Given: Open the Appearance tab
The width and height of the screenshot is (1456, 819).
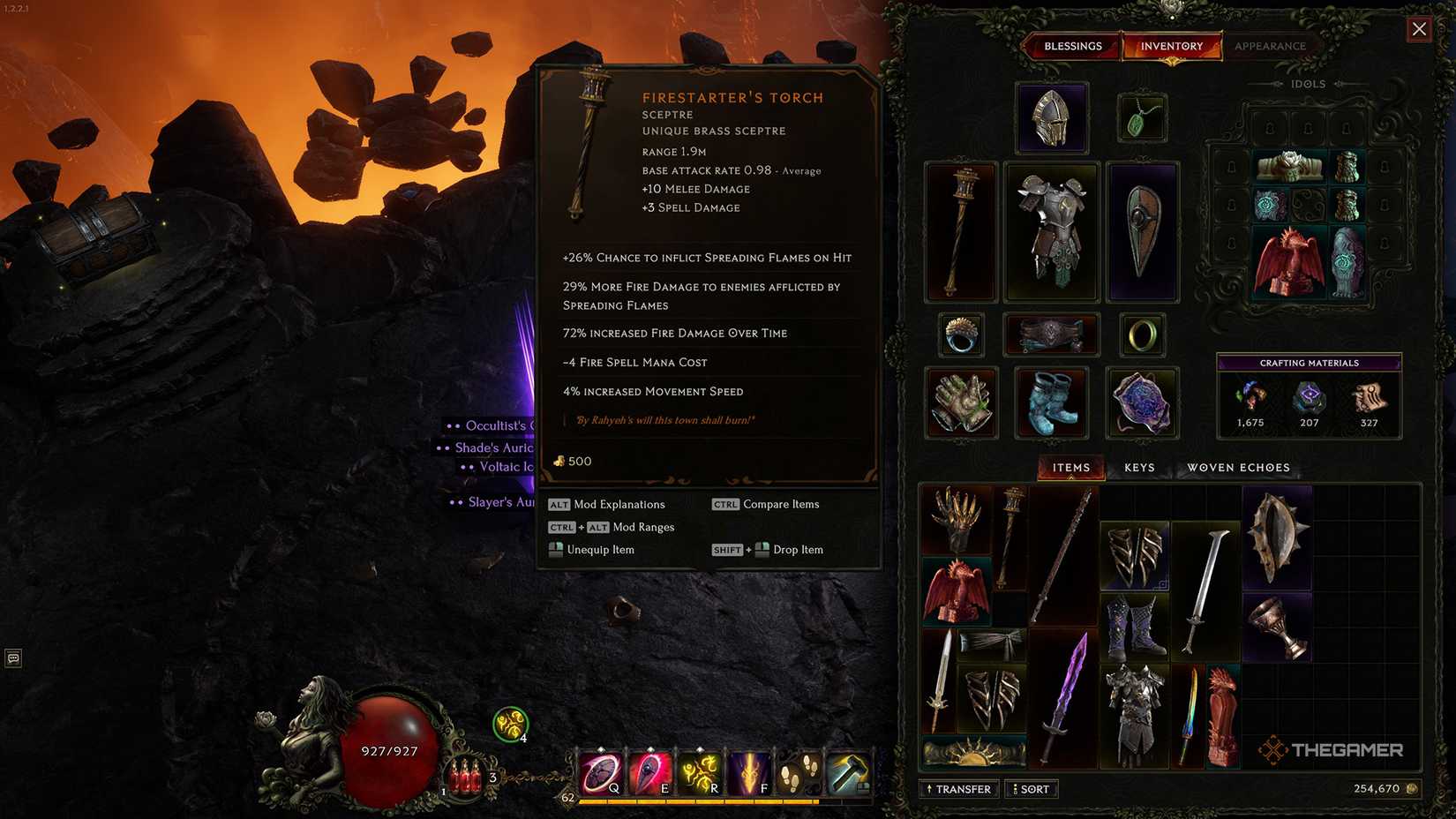Looking at the screenshot, I should 1271,46.
